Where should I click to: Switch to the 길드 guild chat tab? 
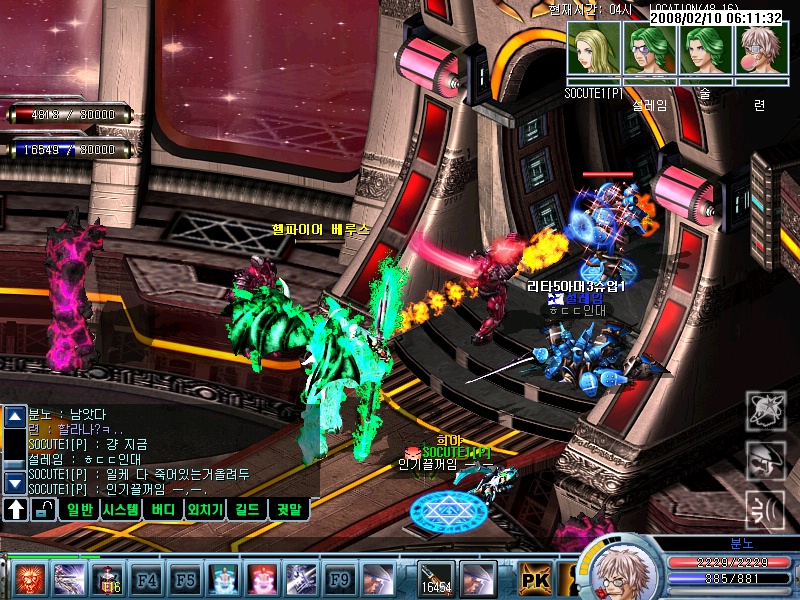pyautogui.click(x=247, y=510)
